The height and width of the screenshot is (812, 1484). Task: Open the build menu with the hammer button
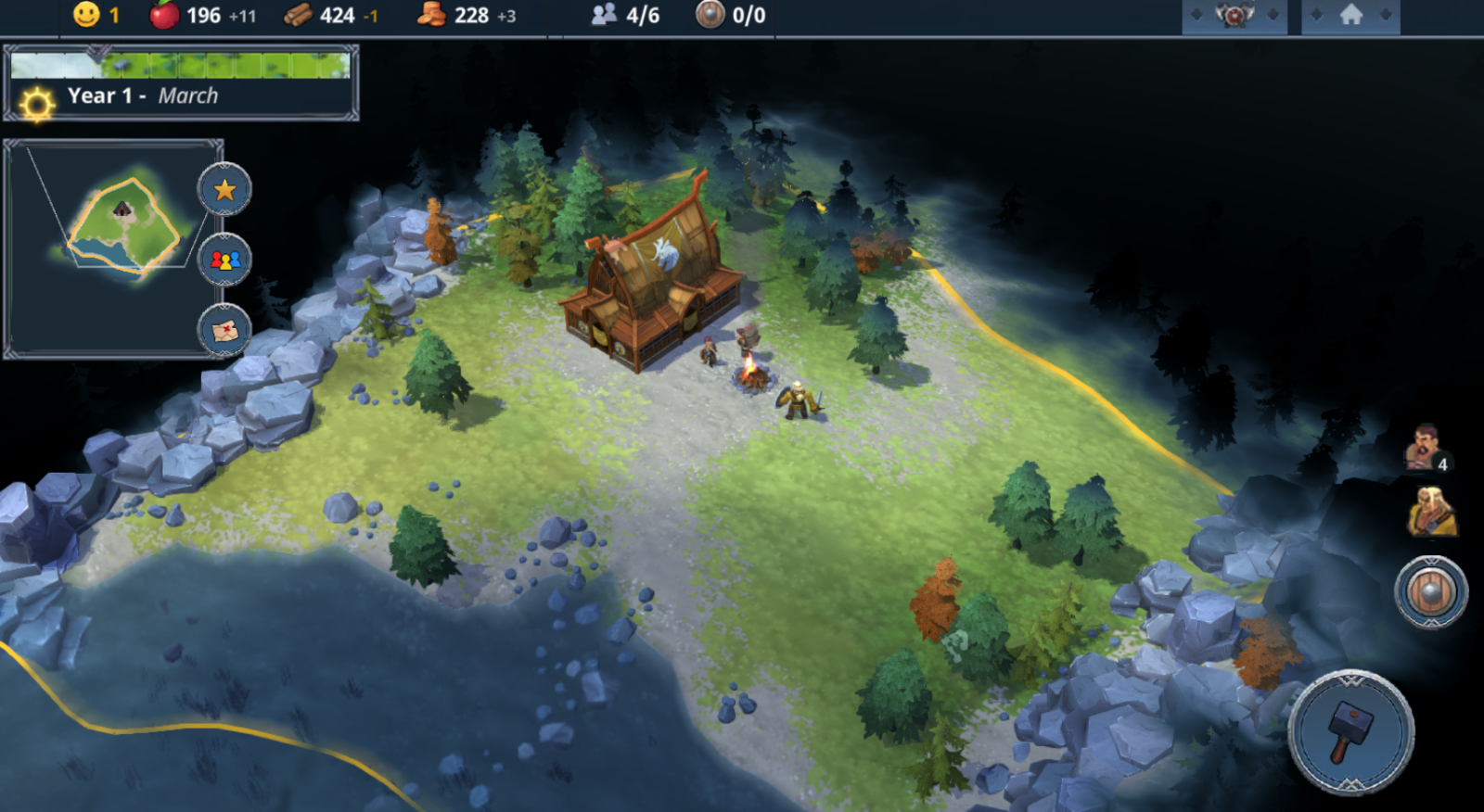1350,731
